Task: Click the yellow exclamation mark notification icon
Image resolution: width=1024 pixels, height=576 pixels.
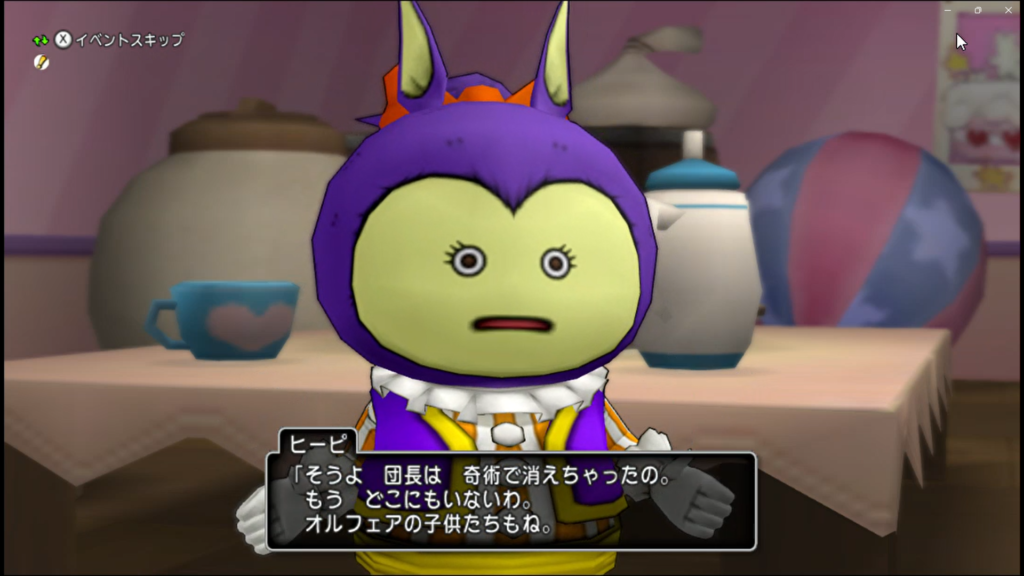Action: (x=41, y=62)
